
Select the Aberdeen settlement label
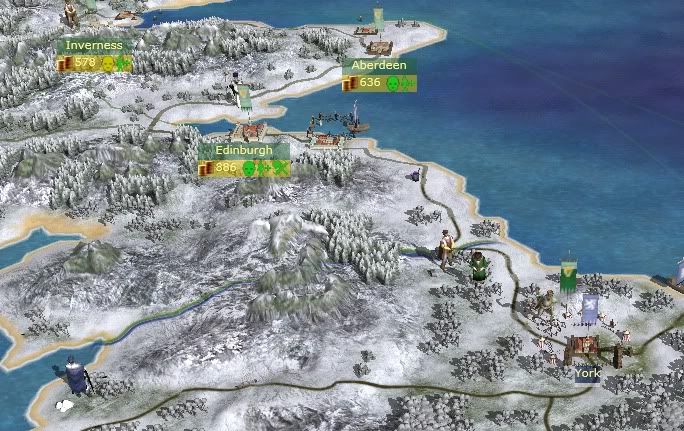(379, 66)
